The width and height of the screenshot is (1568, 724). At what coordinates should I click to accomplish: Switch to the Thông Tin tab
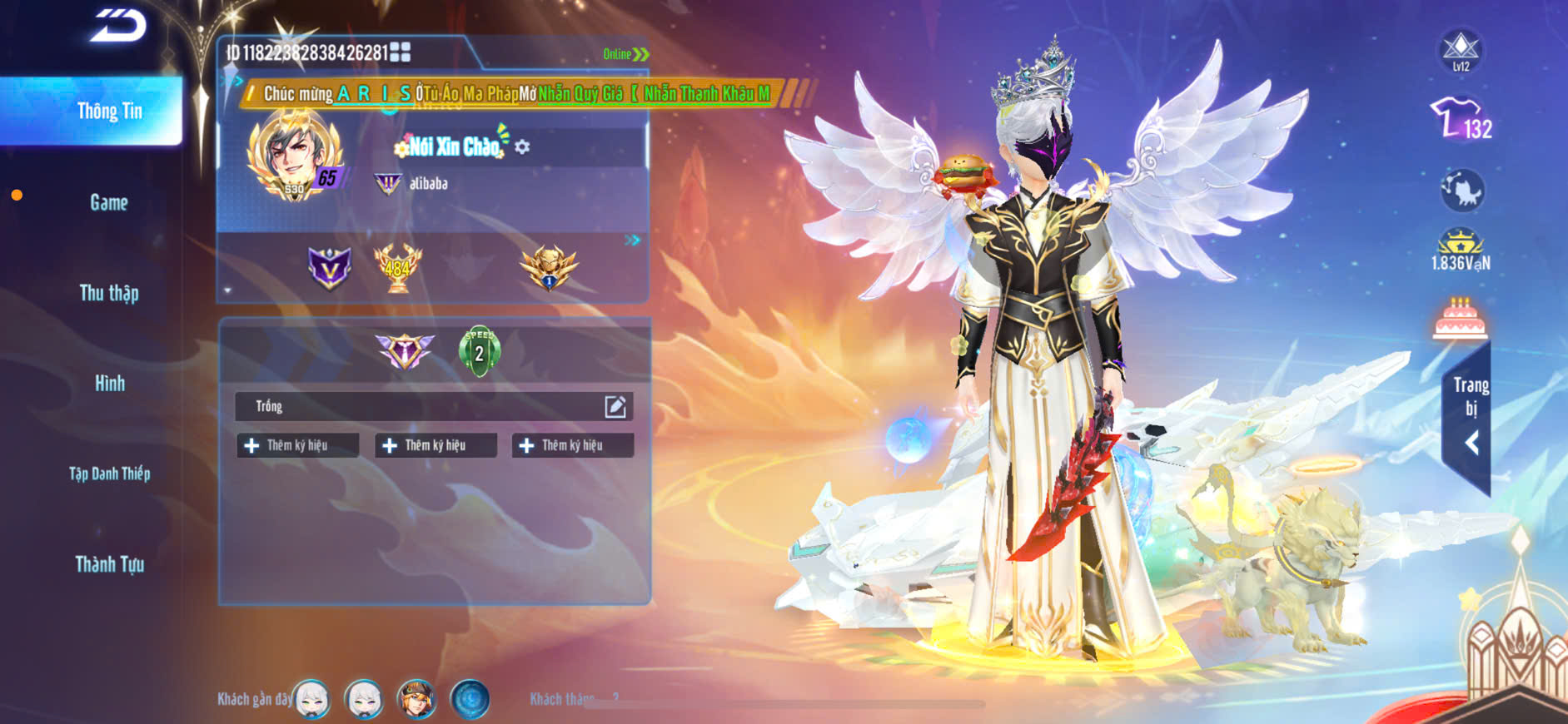[x=109, y=112]
